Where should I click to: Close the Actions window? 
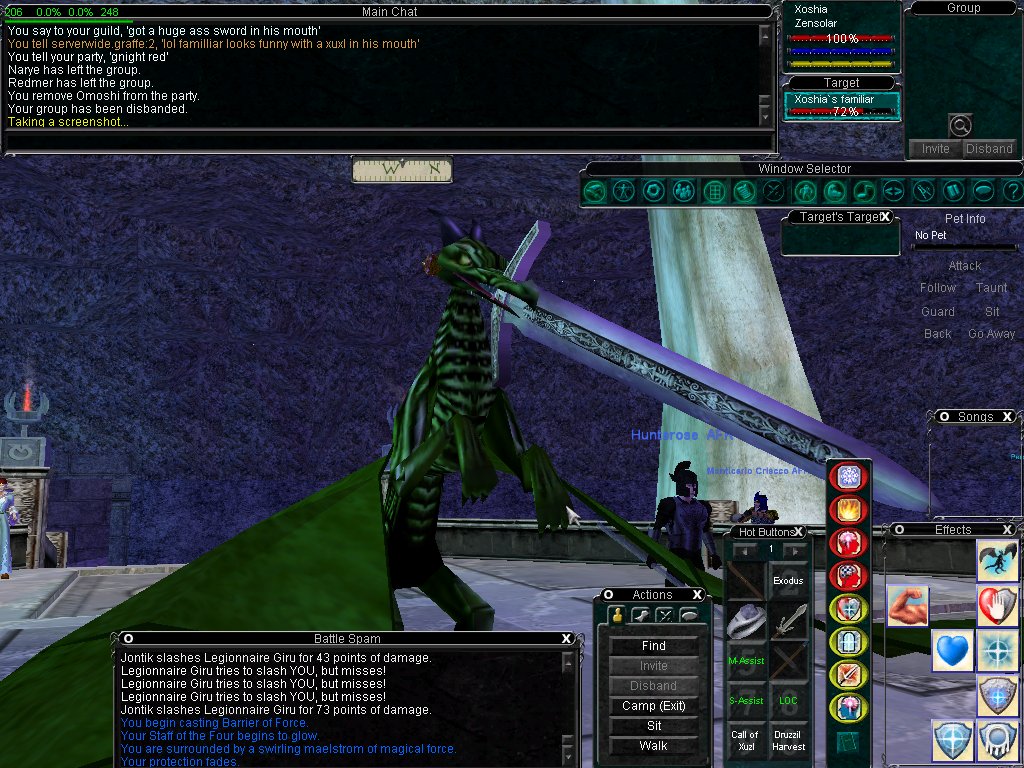coord(697,595)
